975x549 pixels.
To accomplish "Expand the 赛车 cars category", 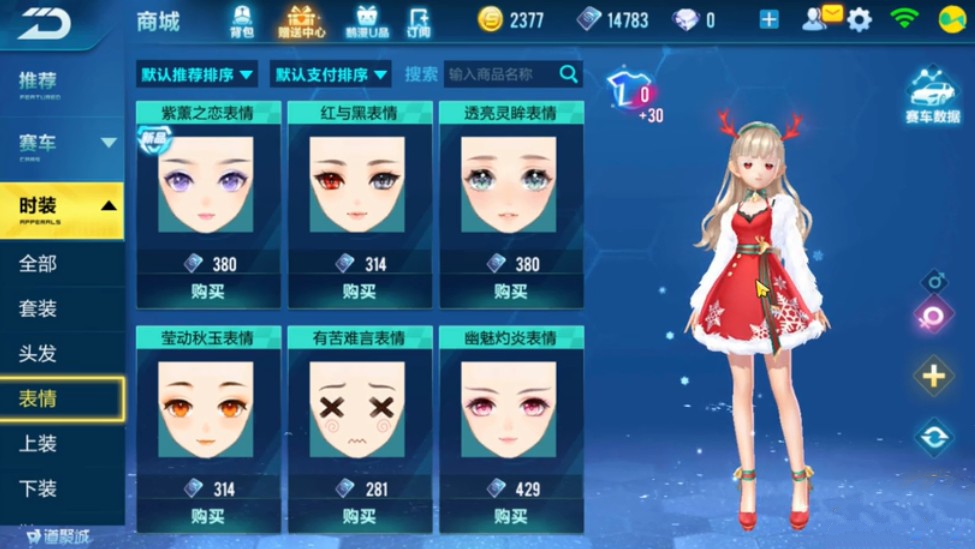I will [62, 144].
